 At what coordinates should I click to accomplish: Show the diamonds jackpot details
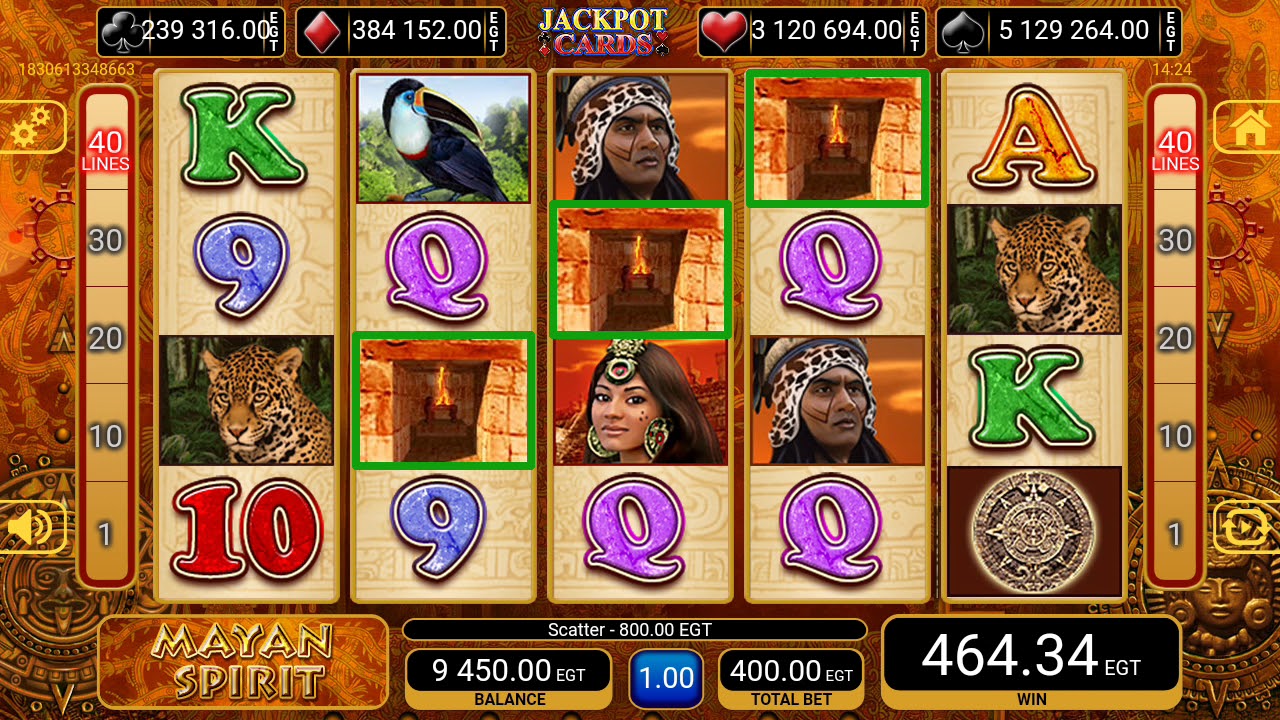401,31
